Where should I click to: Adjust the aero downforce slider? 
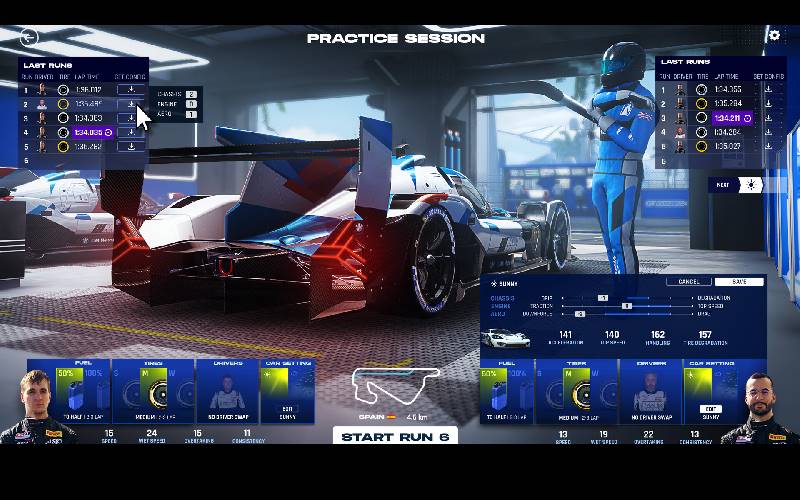tap(580, 313)
